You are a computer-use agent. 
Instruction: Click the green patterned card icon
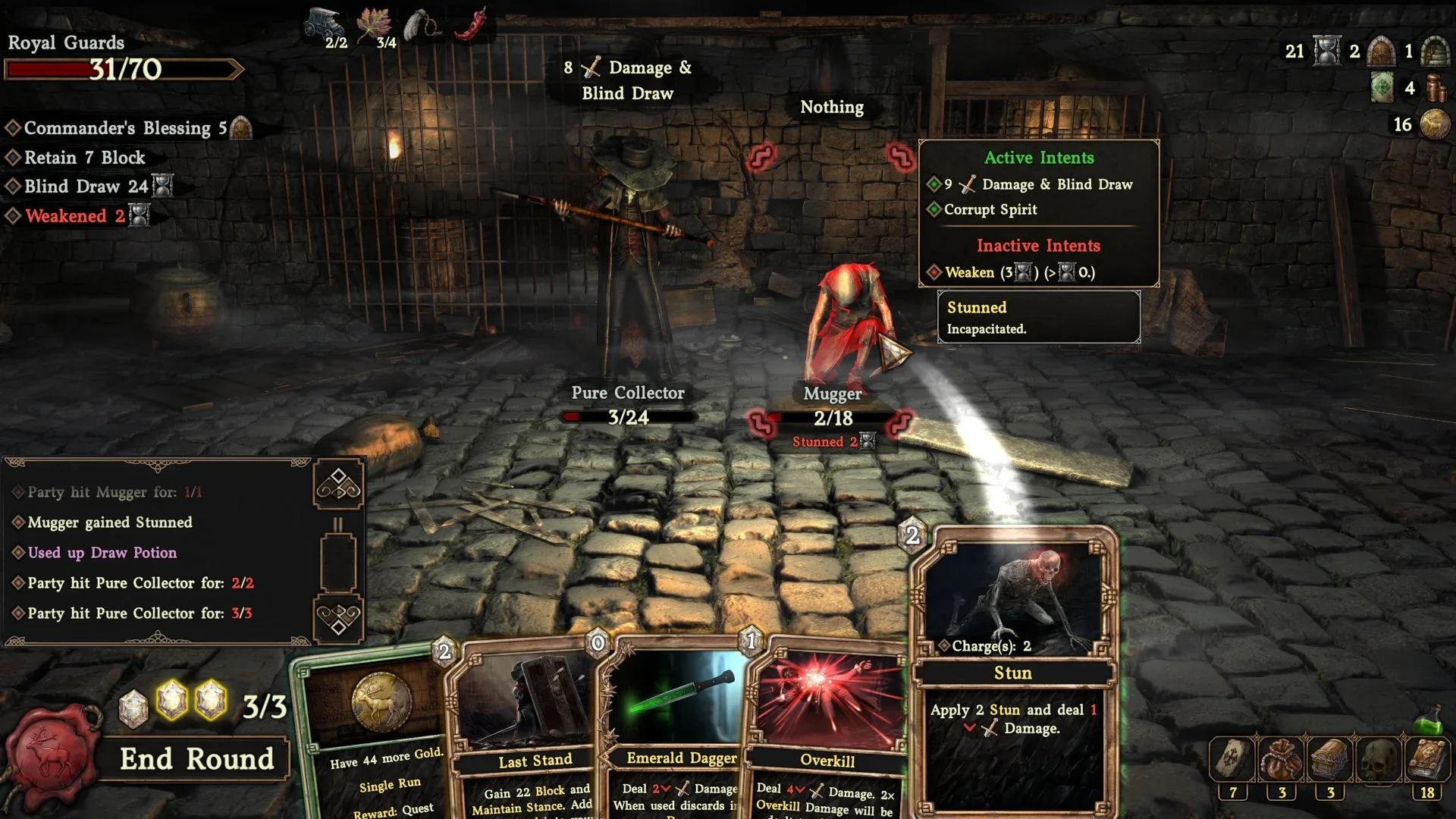tap(1382, 88)
